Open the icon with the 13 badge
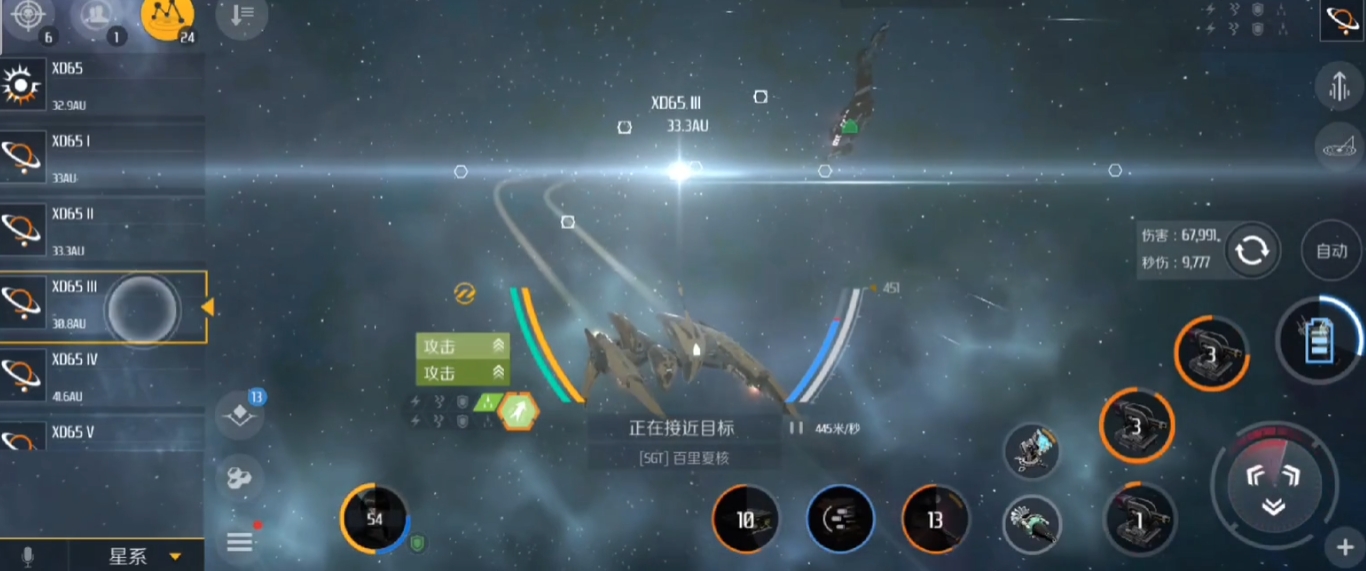Viewport: 1366px width, 571px height. [240, 415]
